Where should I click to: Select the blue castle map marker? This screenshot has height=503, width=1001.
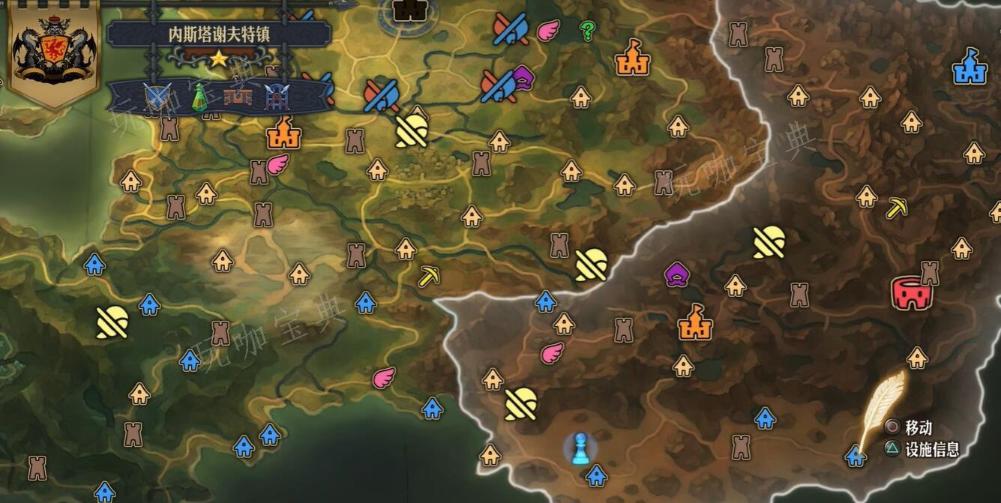coord(967,67)
